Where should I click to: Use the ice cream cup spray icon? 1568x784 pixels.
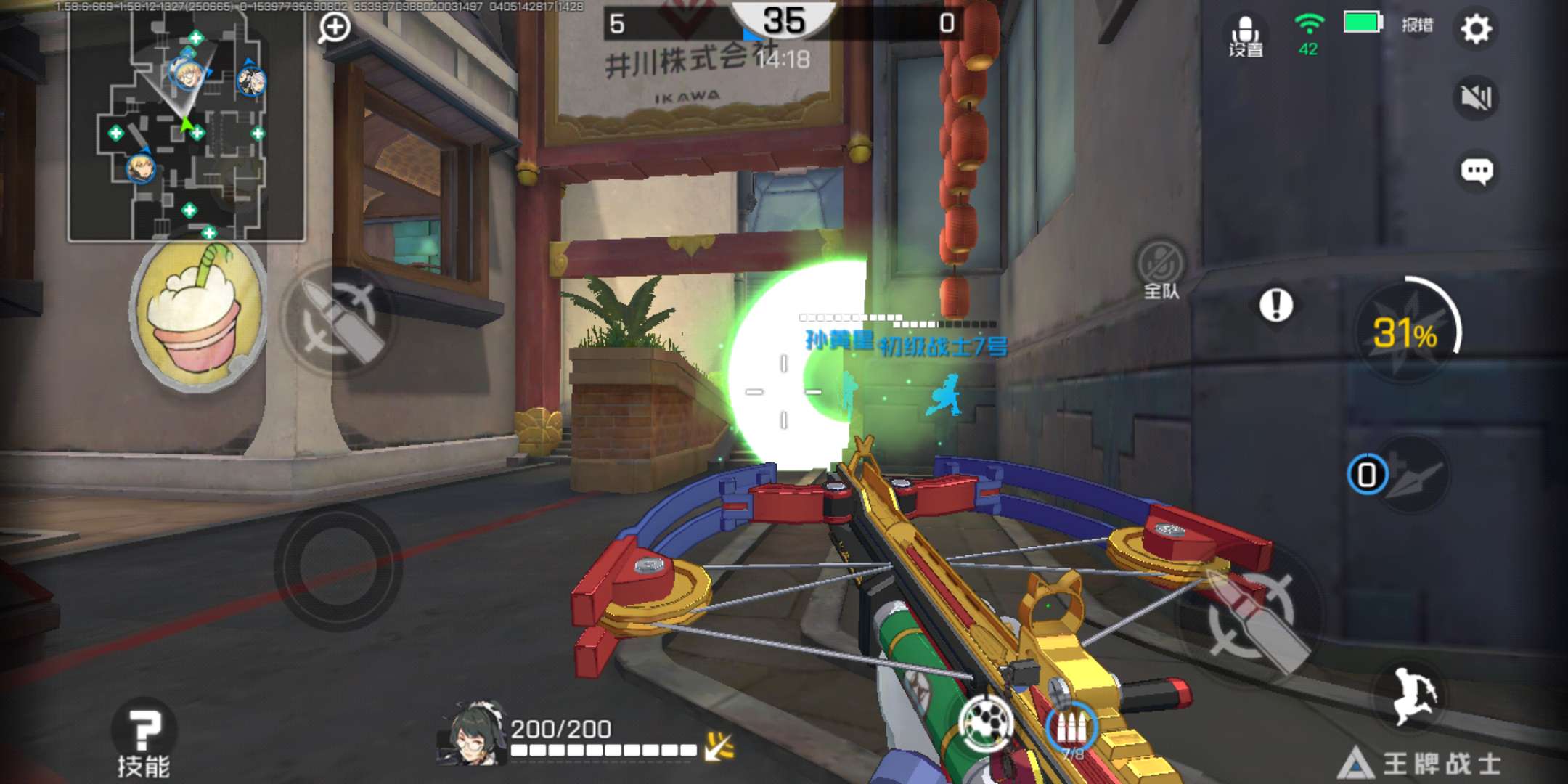point(197,316)
